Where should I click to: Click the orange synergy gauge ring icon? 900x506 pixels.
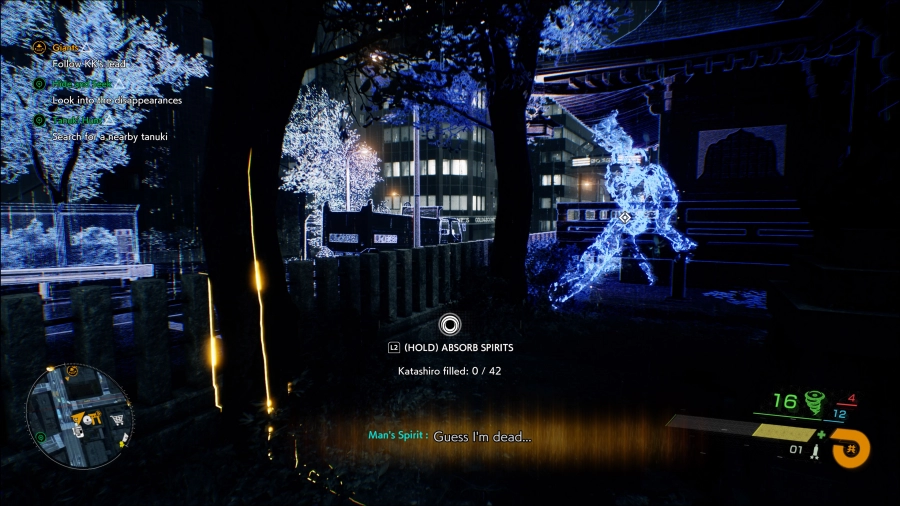click(x=850, y=449)
